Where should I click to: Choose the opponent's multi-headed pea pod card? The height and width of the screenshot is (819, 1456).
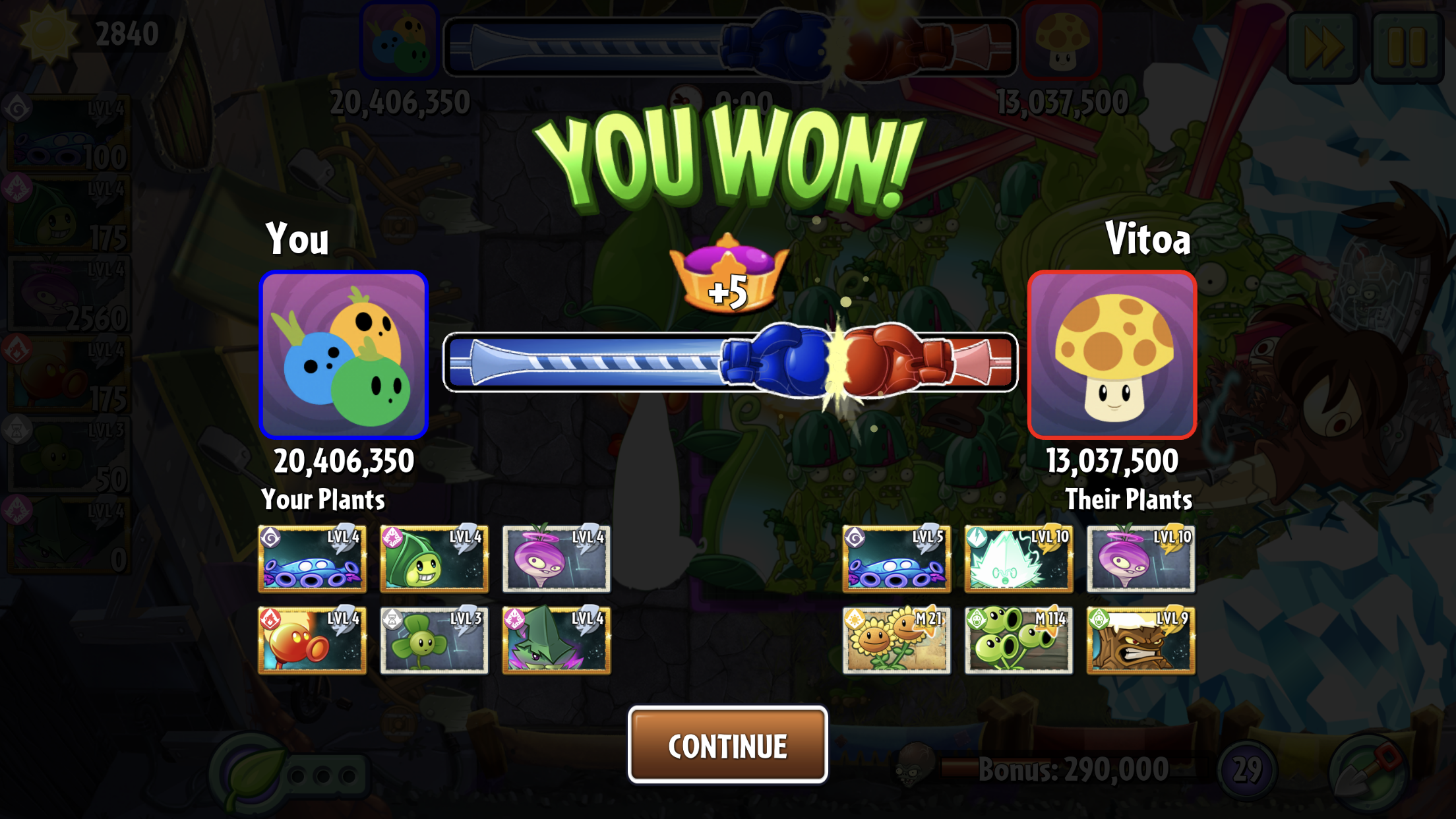(x=1018, y=640)
